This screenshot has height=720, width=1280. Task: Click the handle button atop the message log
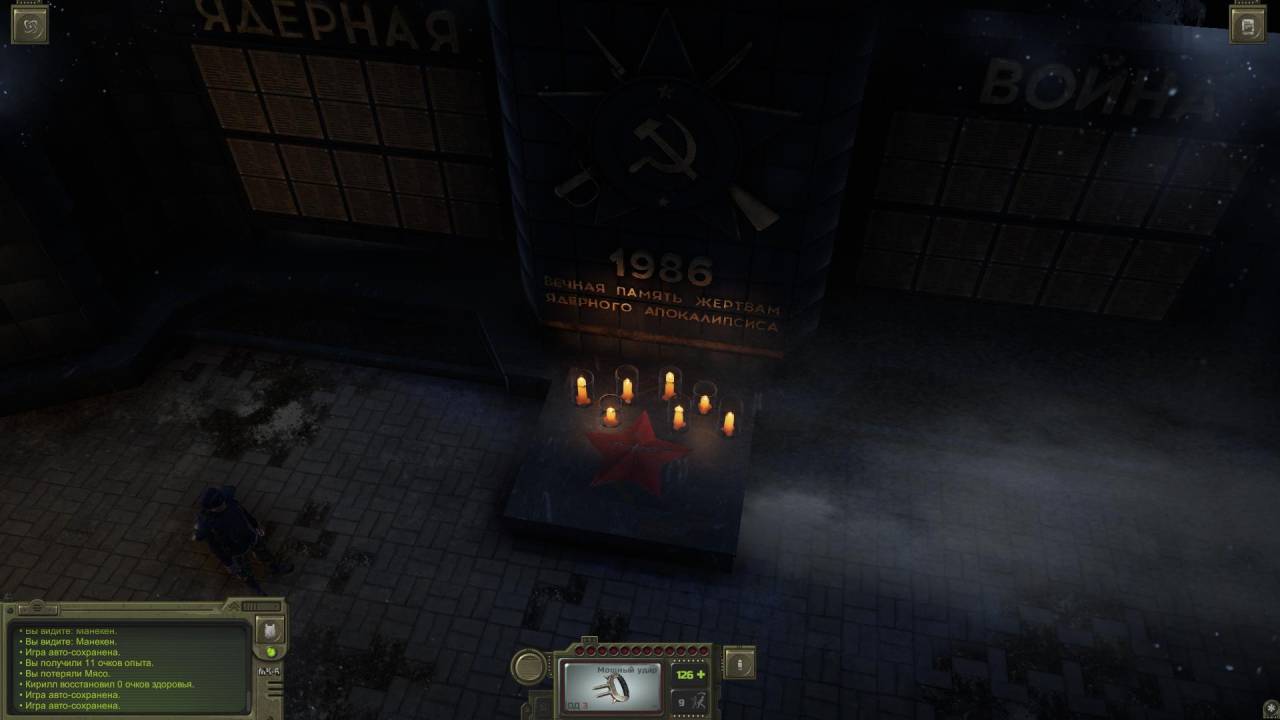click(x=38, y=607)
